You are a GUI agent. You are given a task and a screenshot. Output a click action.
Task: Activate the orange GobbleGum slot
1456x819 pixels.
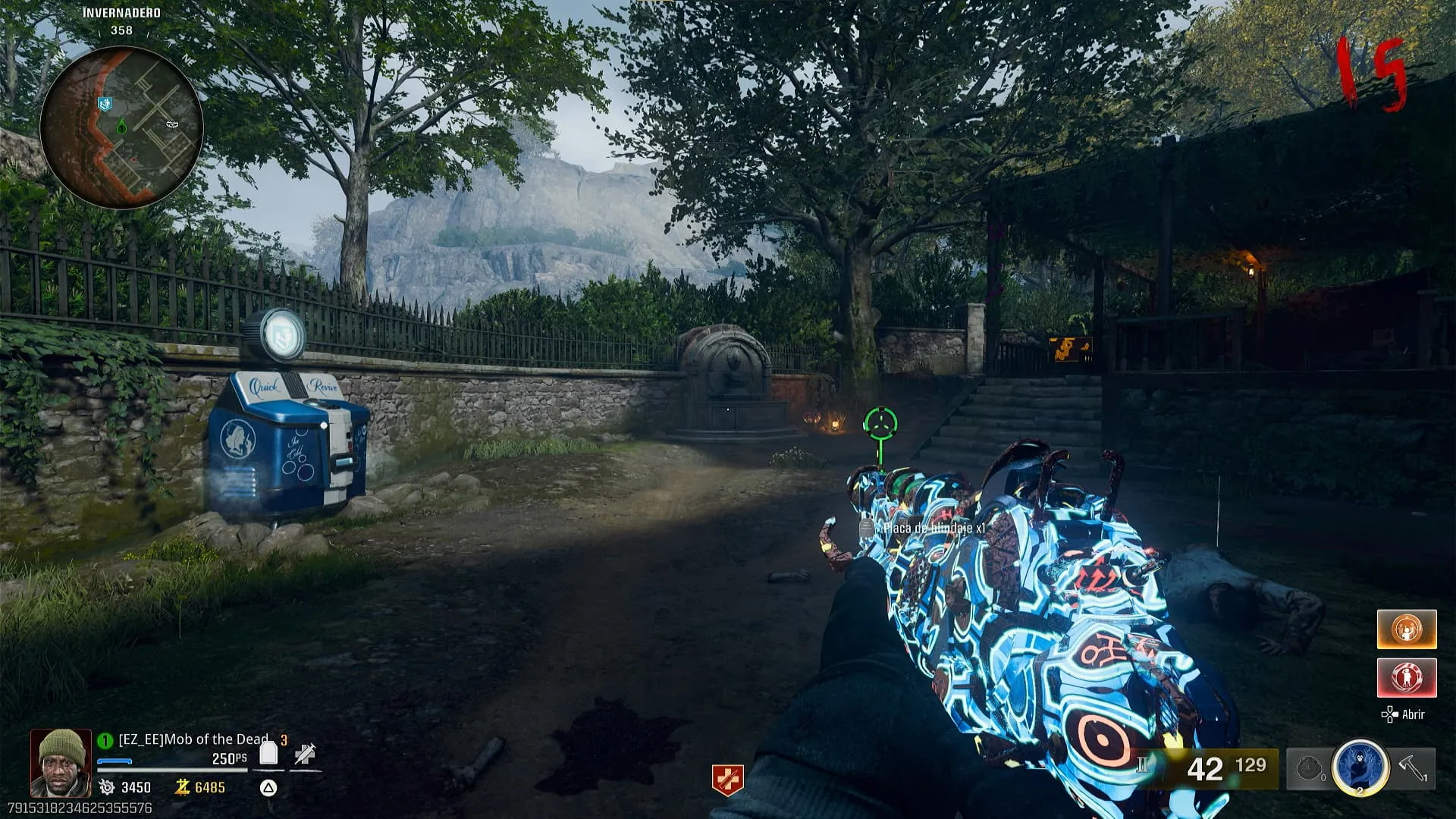click(1407, 629)
